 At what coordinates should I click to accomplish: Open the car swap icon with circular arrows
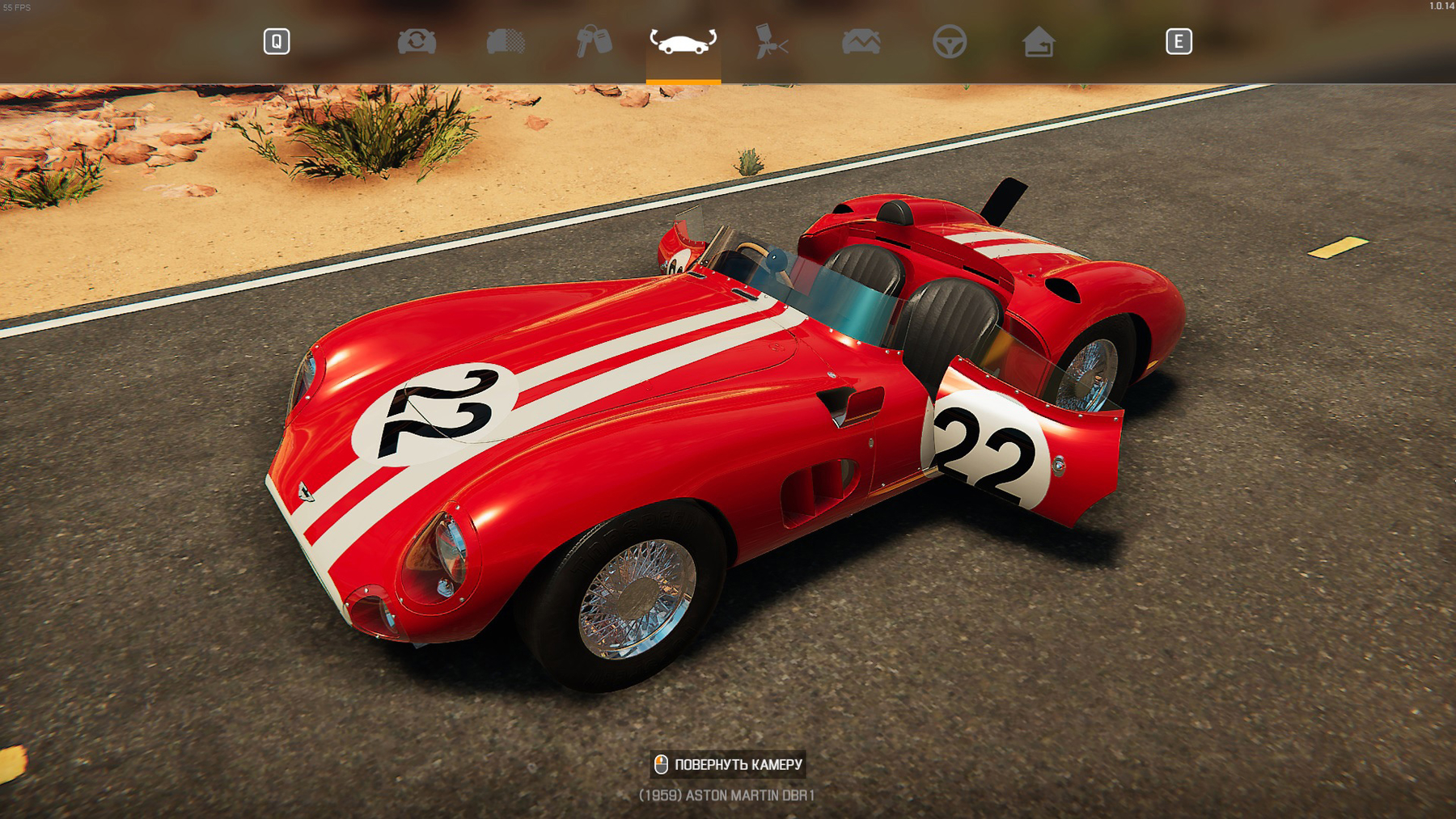pyautogui.click(x=417, y=41)
